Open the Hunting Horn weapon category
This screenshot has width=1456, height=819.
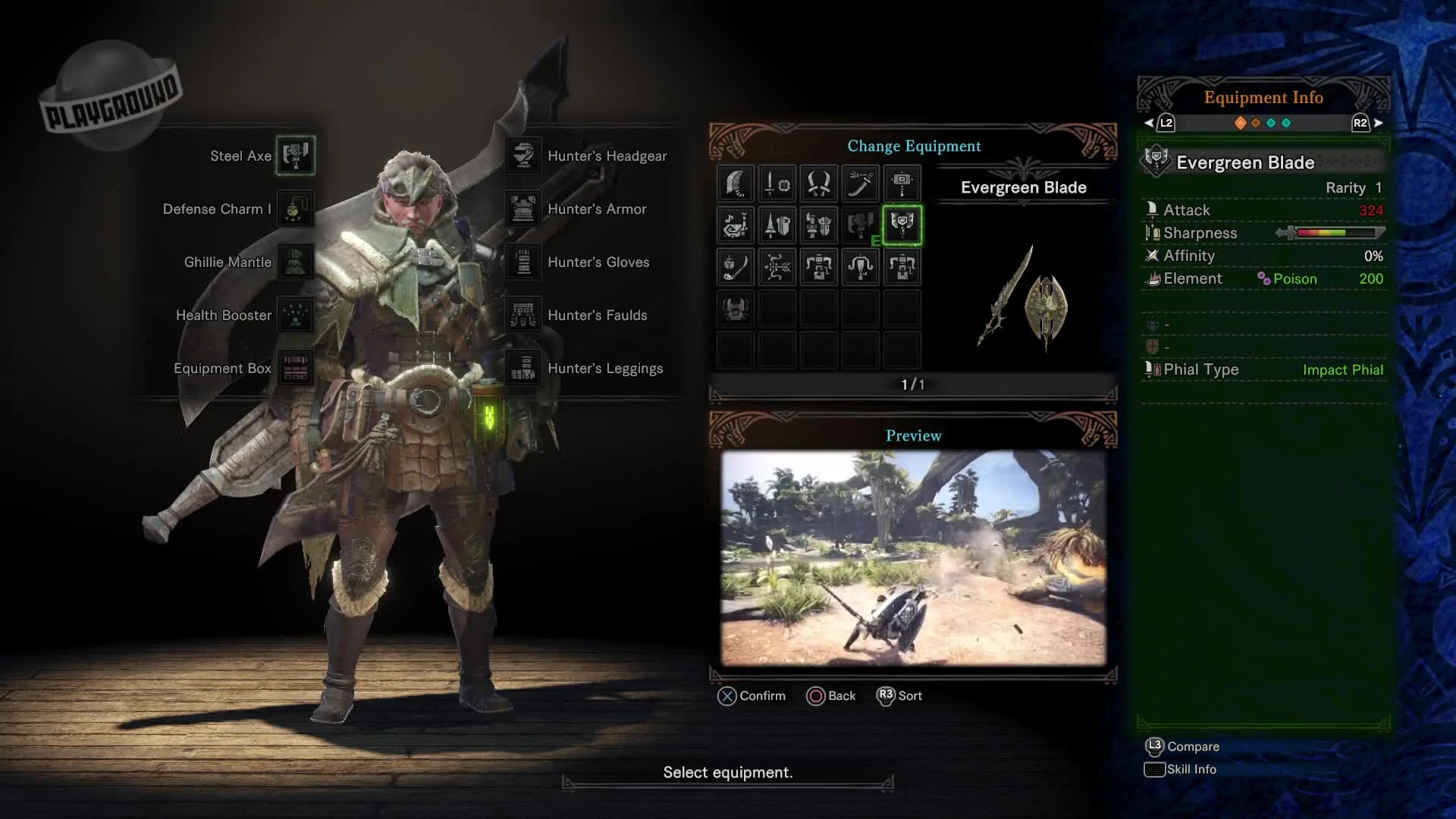pyautogui.click(x=734, y=225)
